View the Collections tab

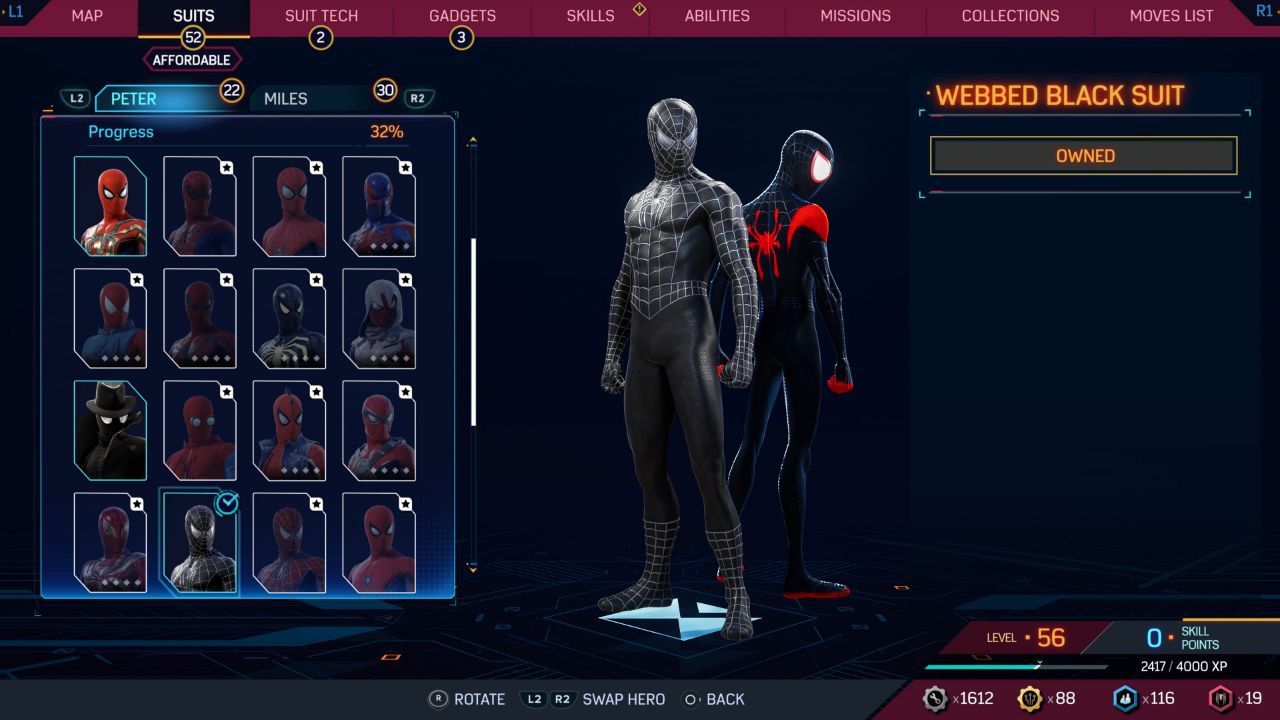coord(1010,16)
